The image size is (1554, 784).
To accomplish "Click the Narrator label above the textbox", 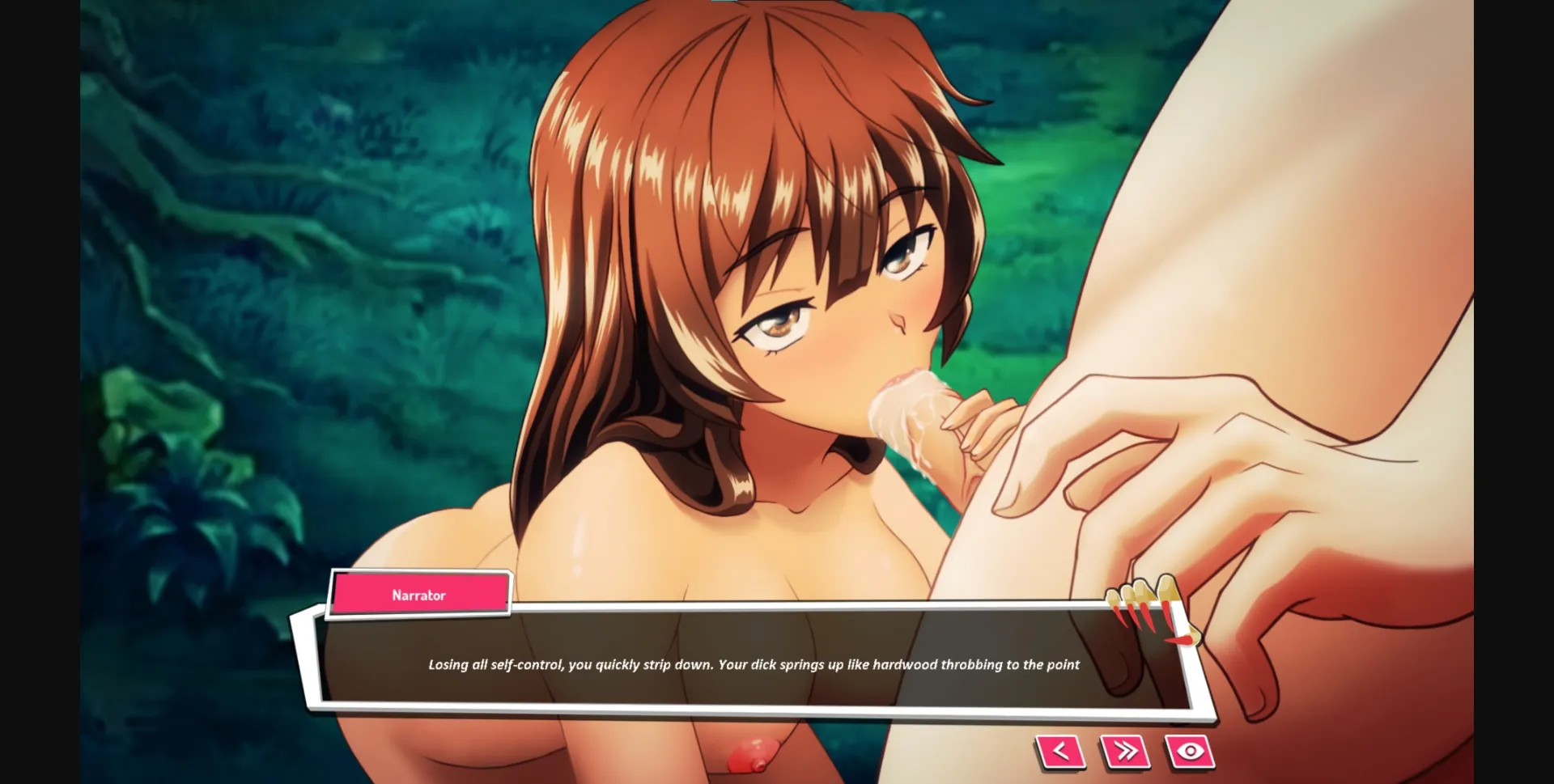I will [x=419, y=594].
